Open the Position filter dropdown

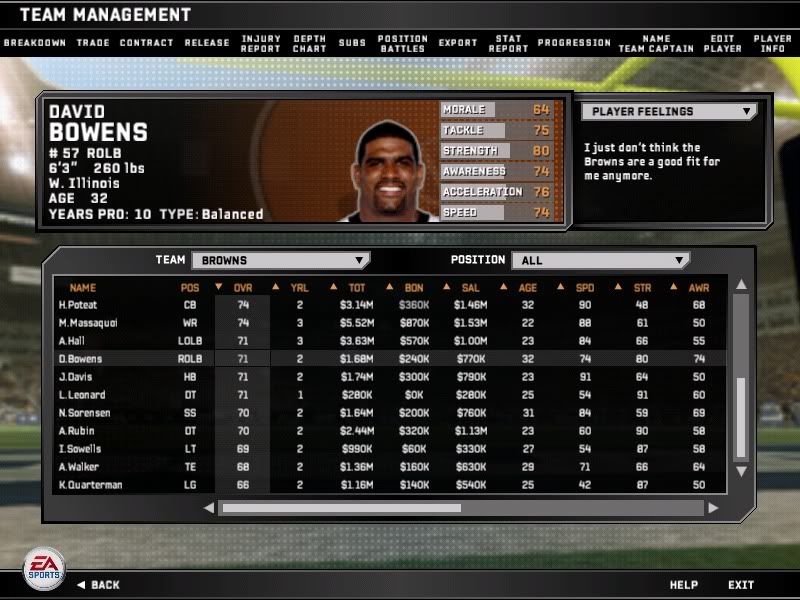[600, 260]
